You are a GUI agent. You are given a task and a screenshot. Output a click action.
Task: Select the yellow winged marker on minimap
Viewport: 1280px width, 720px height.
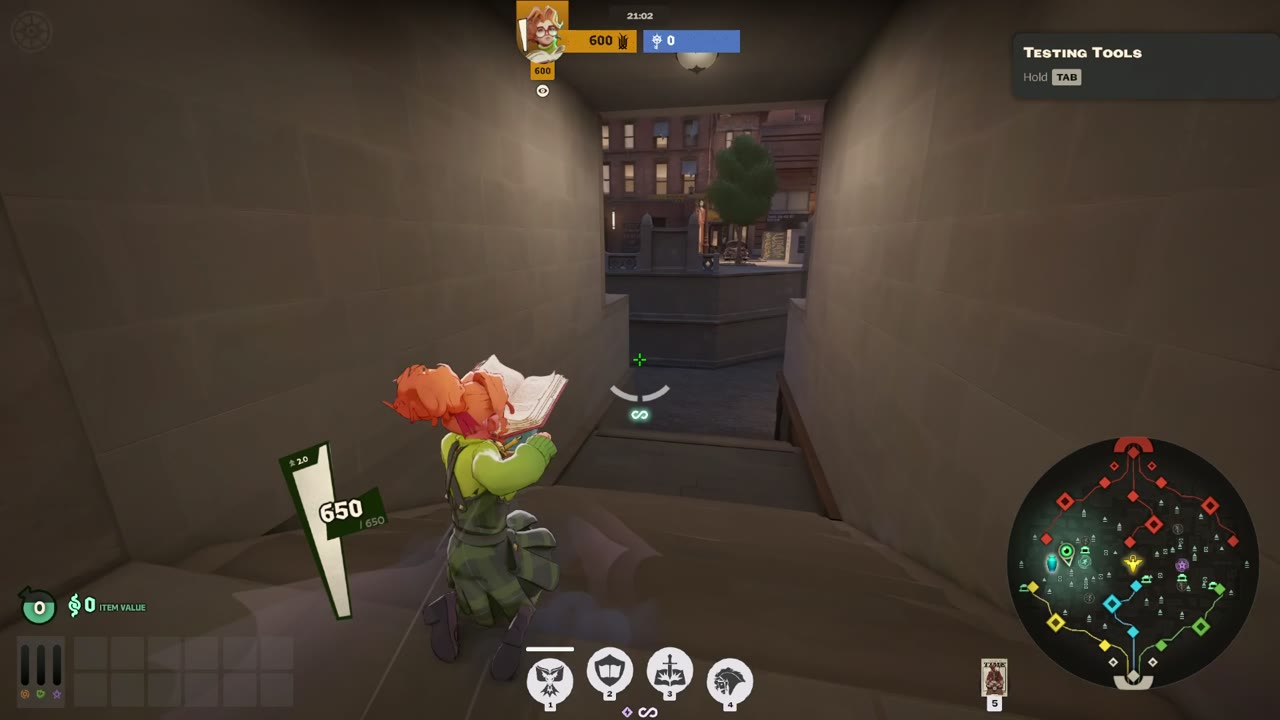[1132, 564]
